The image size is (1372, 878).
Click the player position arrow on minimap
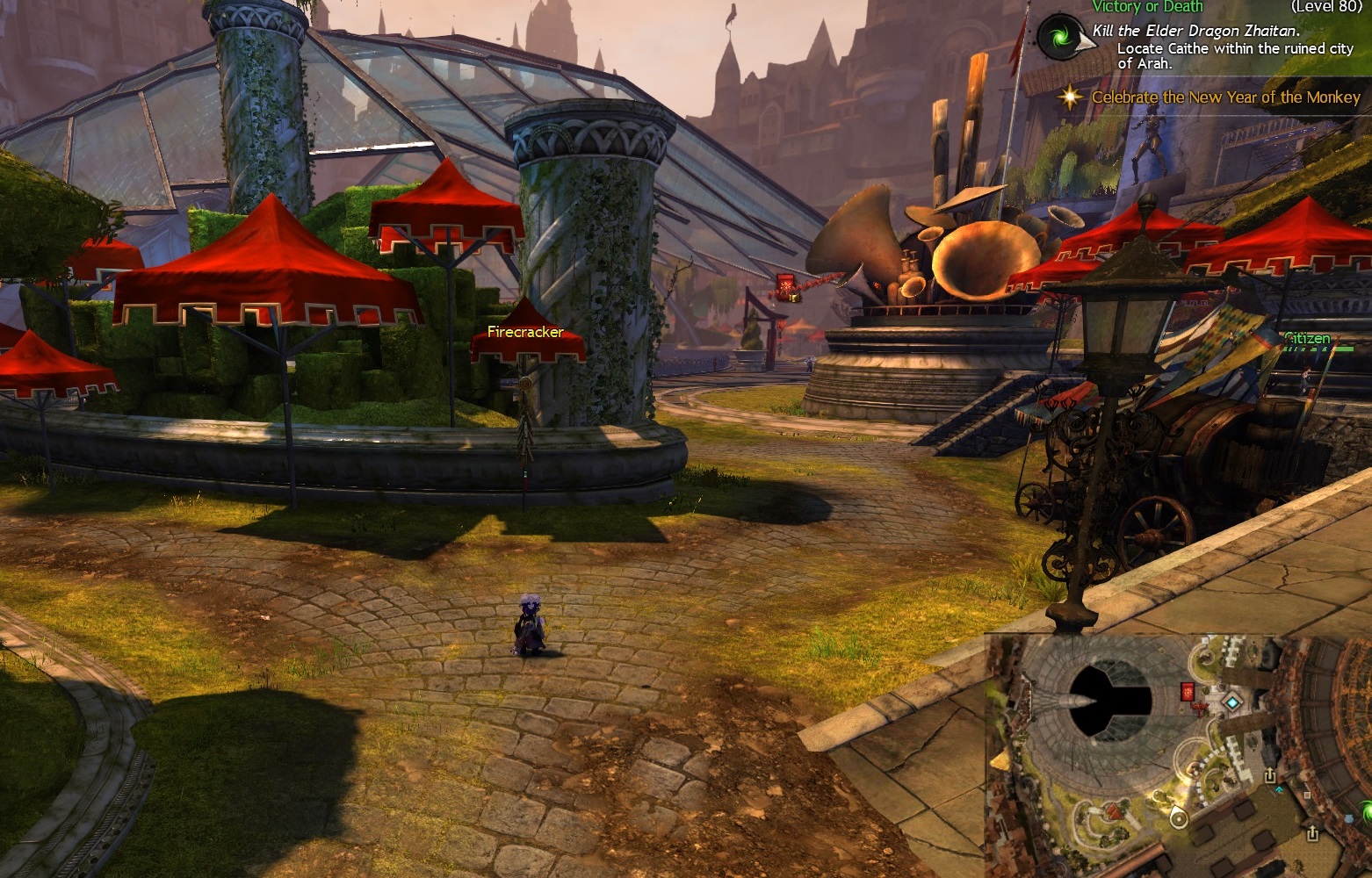pyautogui.click(x=1179, y=819)
